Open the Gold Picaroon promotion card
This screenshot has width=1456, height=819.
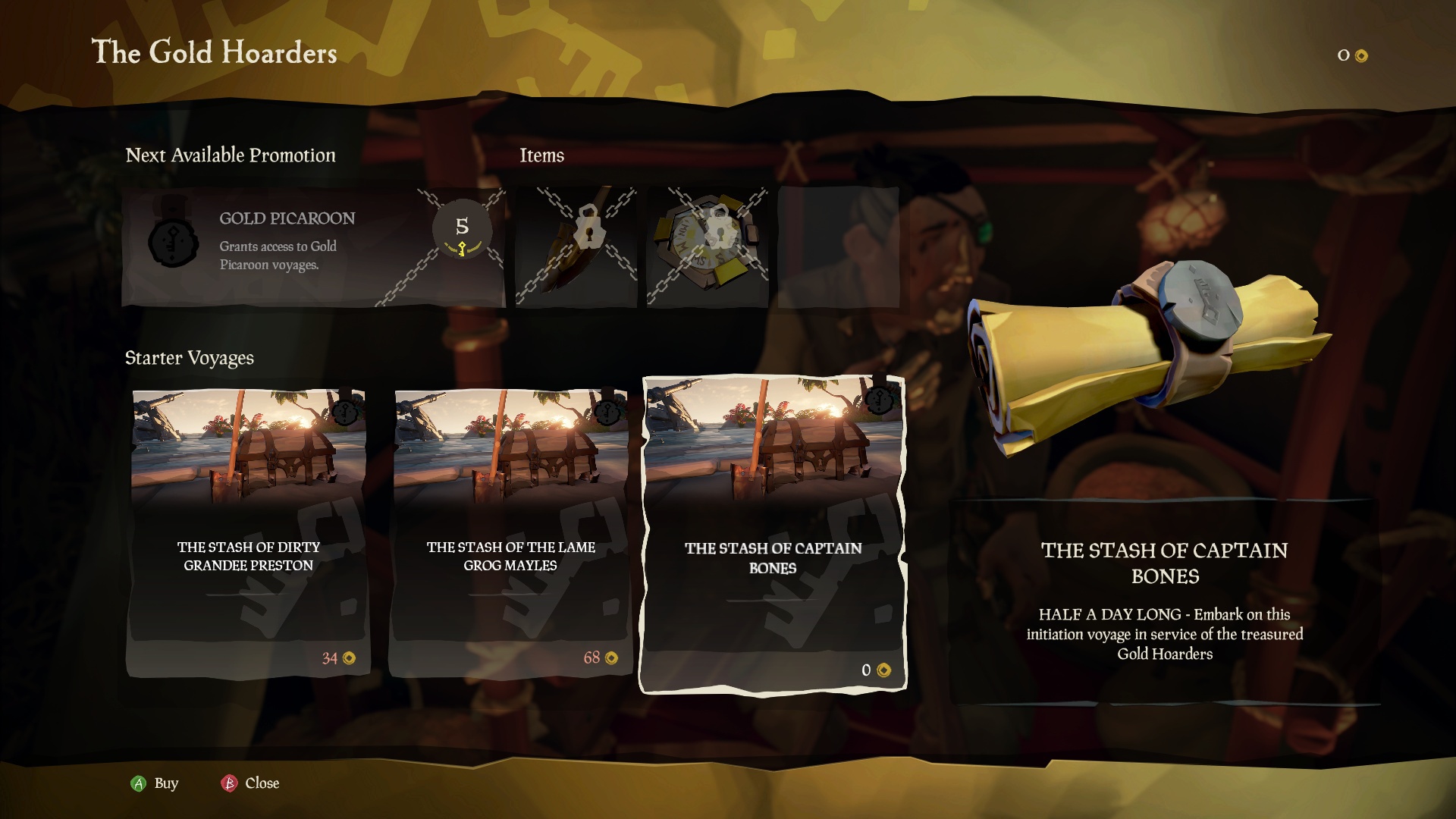click(312, 246)
